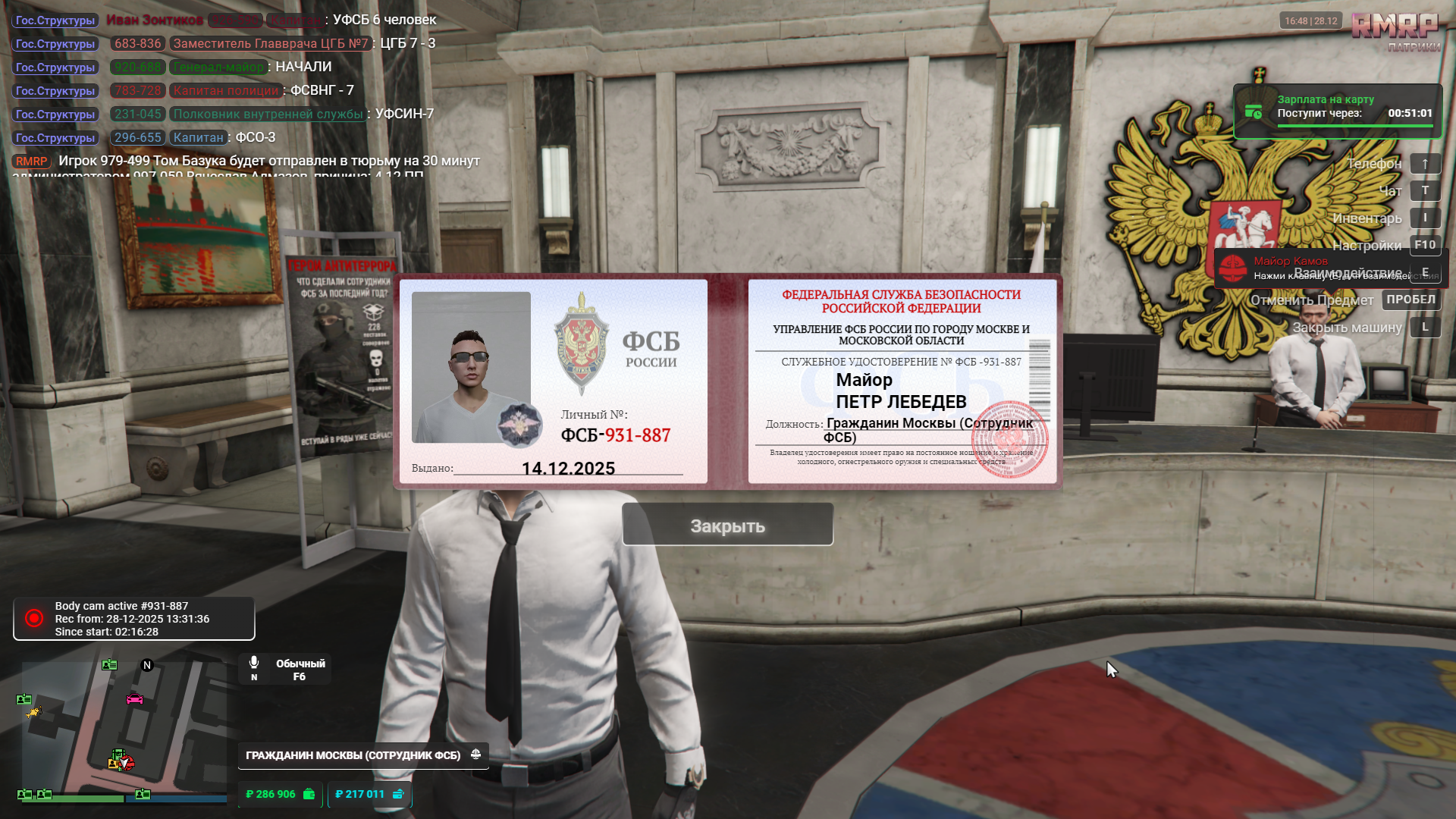Toggle the Обычный microphone voice mode indicator
This screenshot has width=1456, height=819.
[x=285, y=670]
